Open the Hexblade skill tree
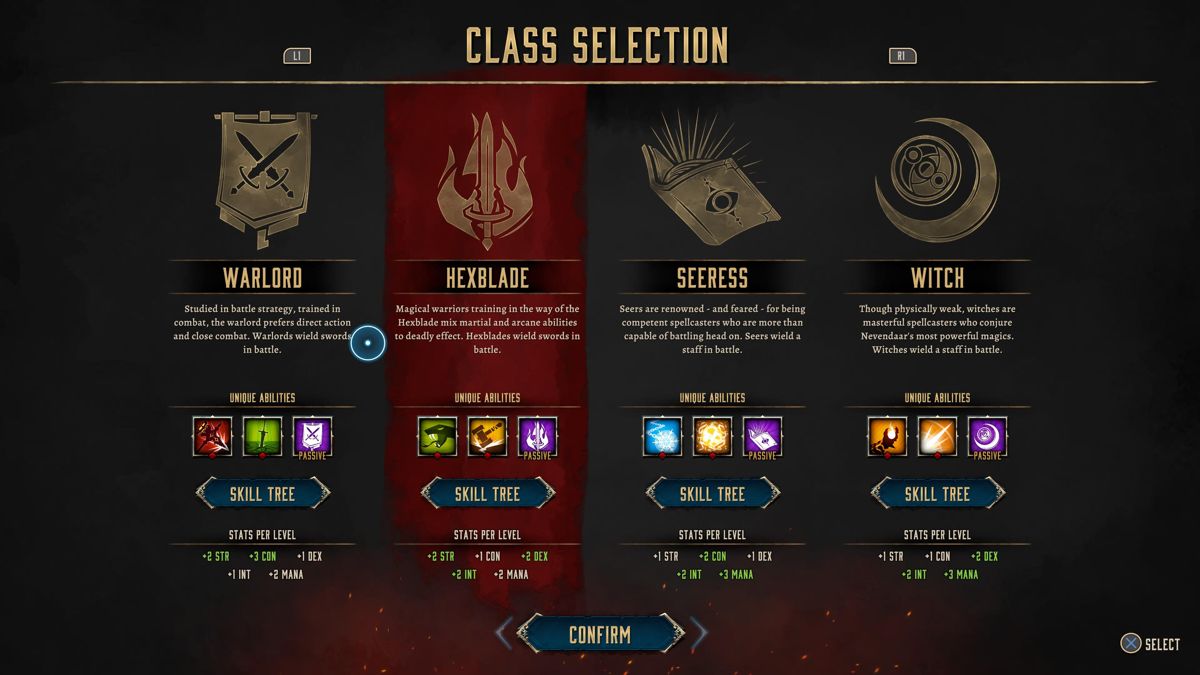This screenshot has width=1200, height=675. pos(487,493)
